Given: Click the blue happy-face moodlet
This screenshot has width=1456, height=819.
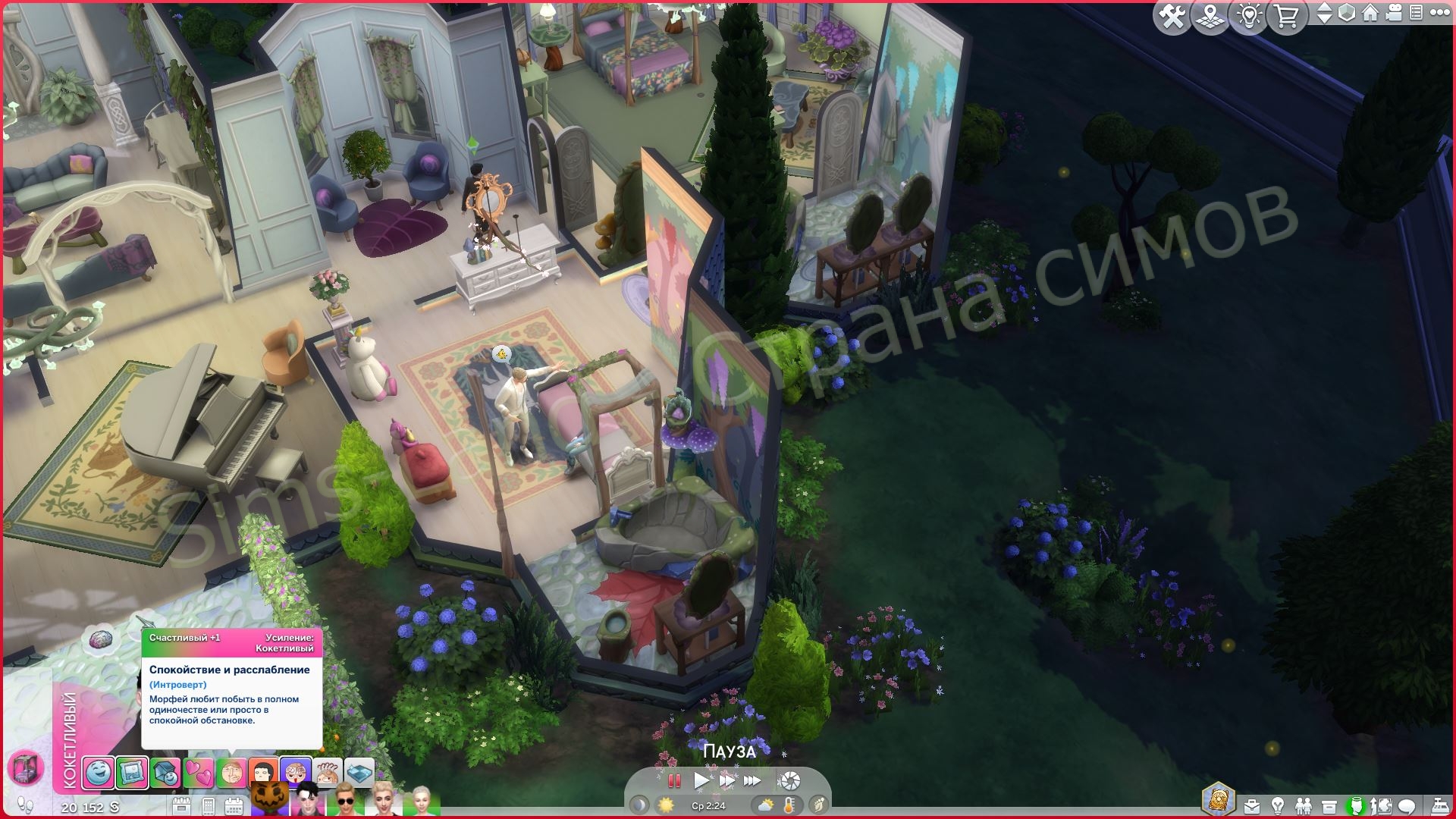Looking at the screenshot, I should 99,773.
